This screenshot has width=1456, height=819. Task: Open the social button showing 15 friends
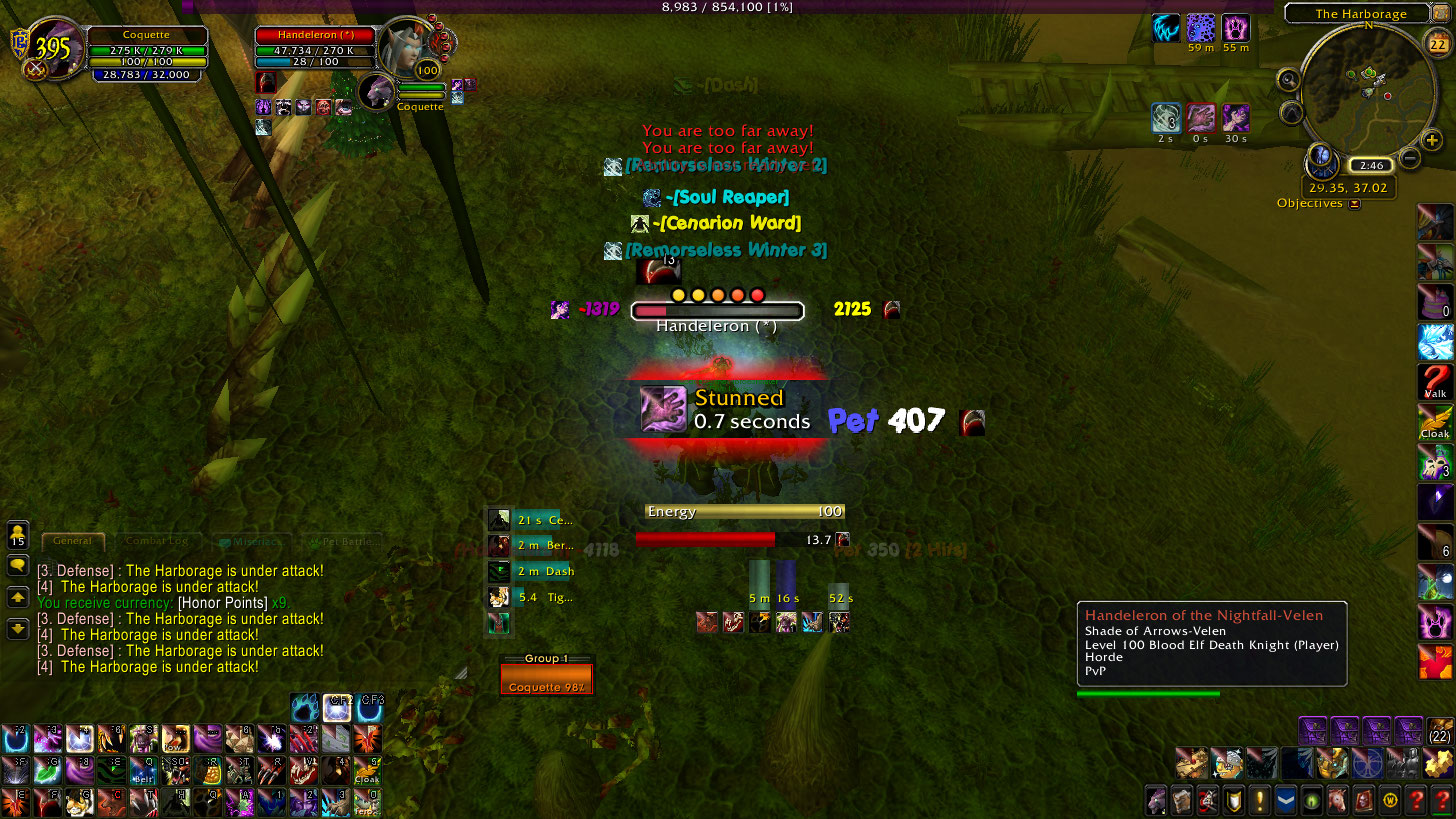tap(18, 534)
